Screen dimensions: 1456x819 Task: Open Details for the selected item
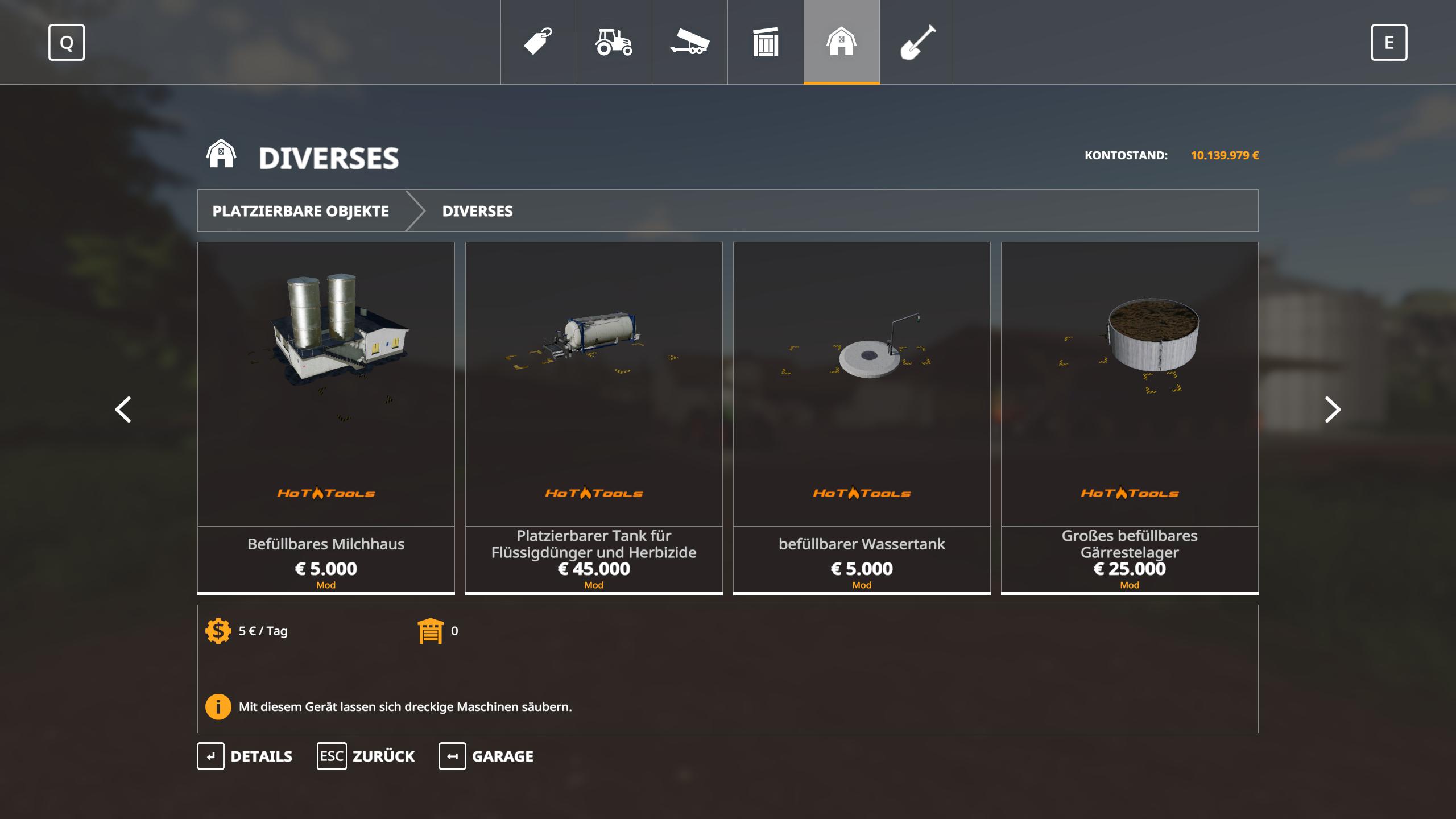[245, 756]
